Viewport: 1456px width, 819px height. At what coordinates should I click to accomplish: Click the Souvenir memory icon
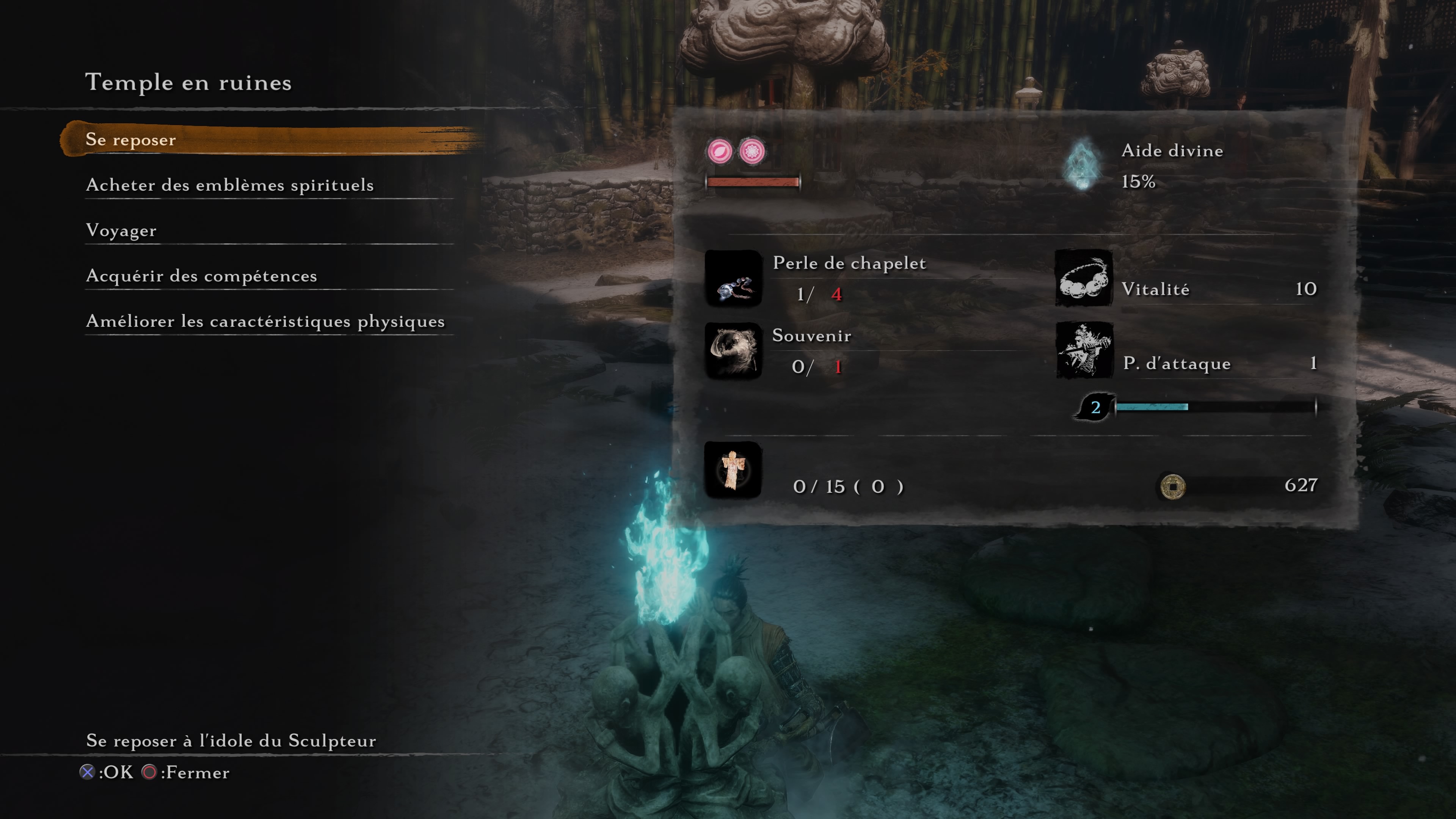point(733,351)
